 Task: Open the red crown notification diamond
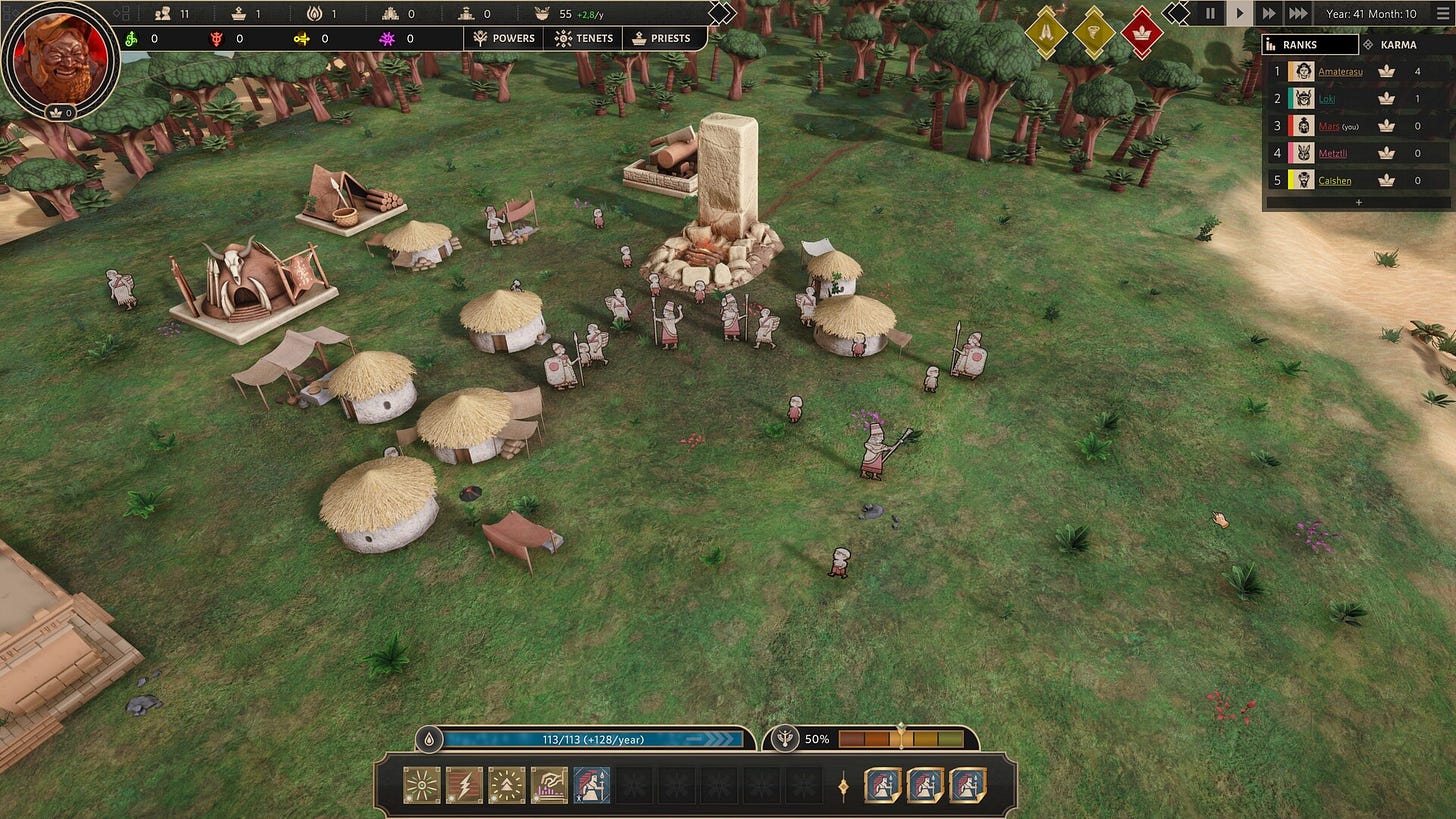point(1142,32)
